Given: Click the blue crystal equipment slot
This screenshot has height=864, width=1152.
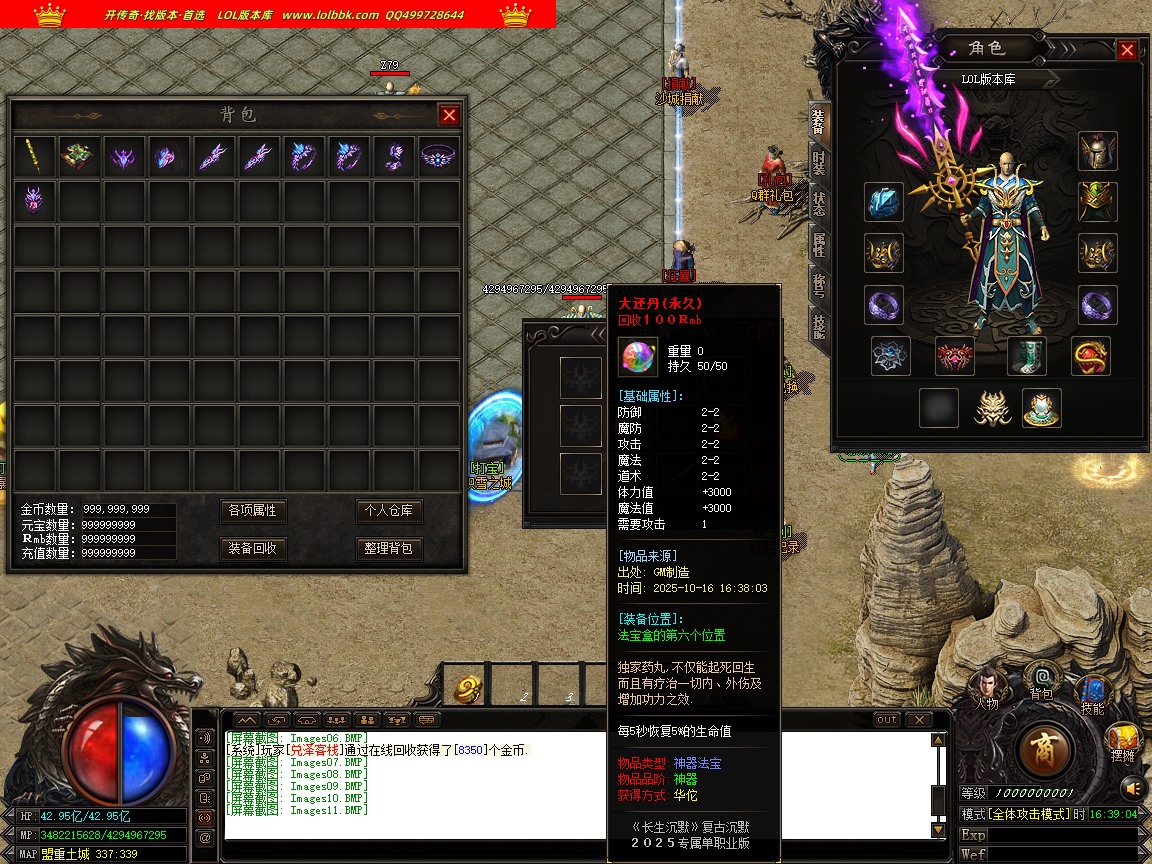Looking at the screenshot, I should [884, 202].
